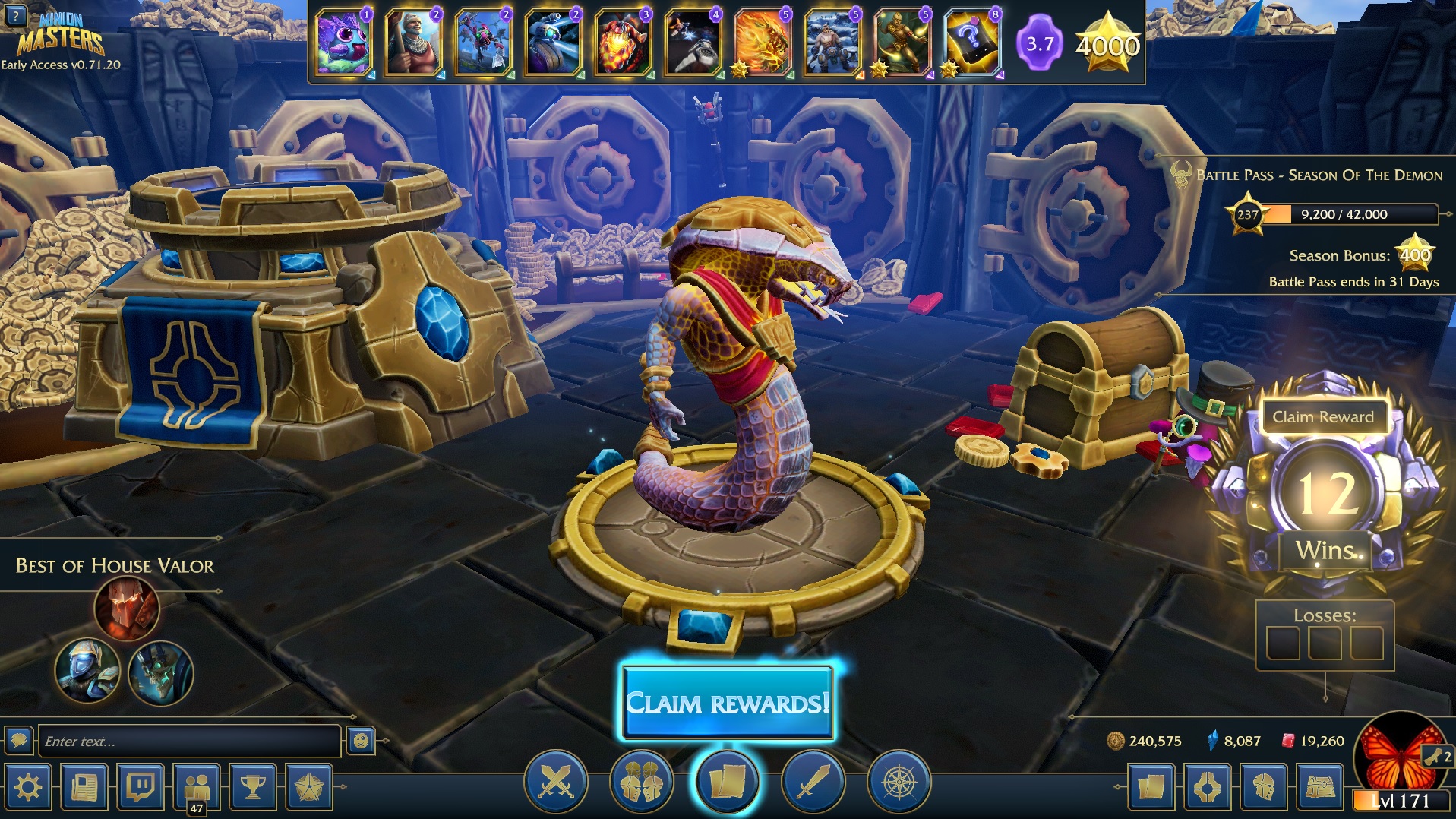This screenshot has height=819, width=1456.
Task: Select the single sword mode button
Action: click(x=812, y=782)
